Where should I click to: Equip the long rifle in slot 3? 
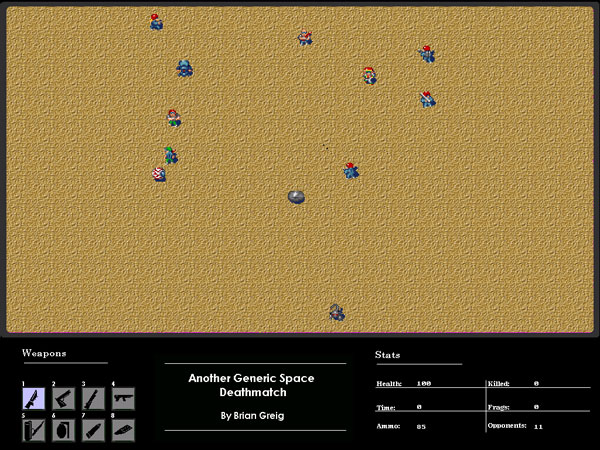[93, 399]
